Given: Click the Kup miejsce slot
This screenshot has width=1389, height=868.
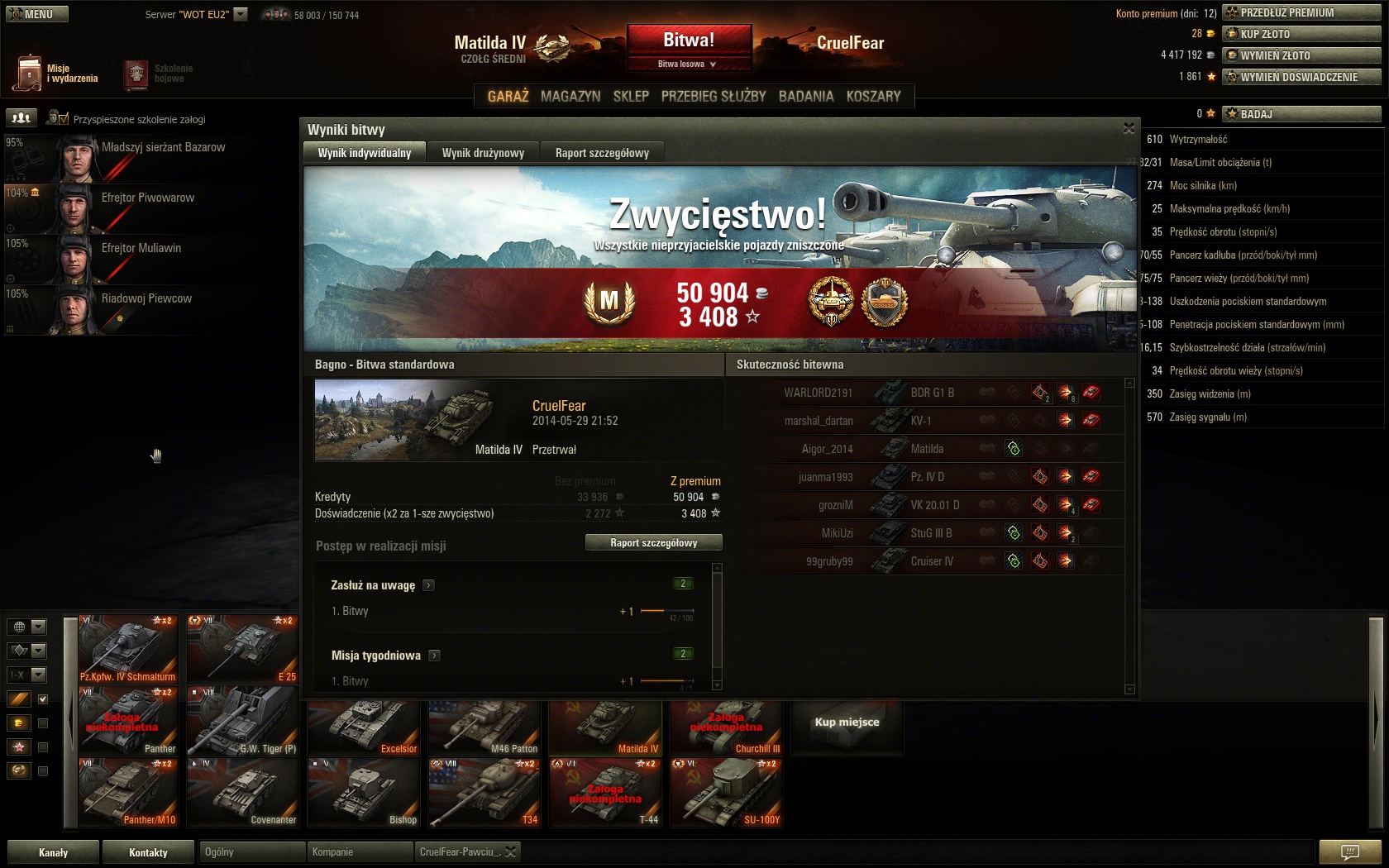Looking at the screenshot, I should [847, 723].
